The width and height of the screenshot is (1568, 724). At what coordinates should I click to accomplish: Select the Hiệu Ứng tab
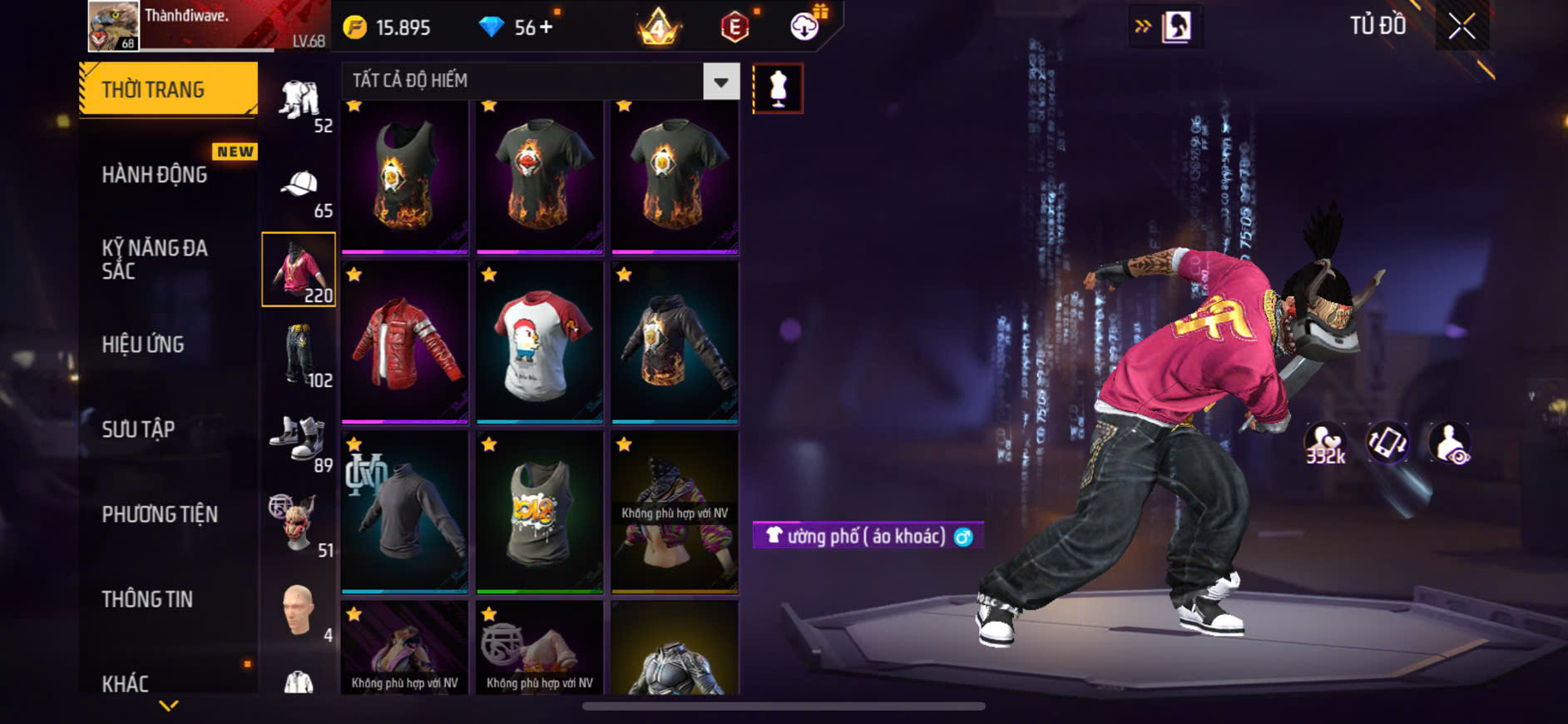click(x=143, y=345)
